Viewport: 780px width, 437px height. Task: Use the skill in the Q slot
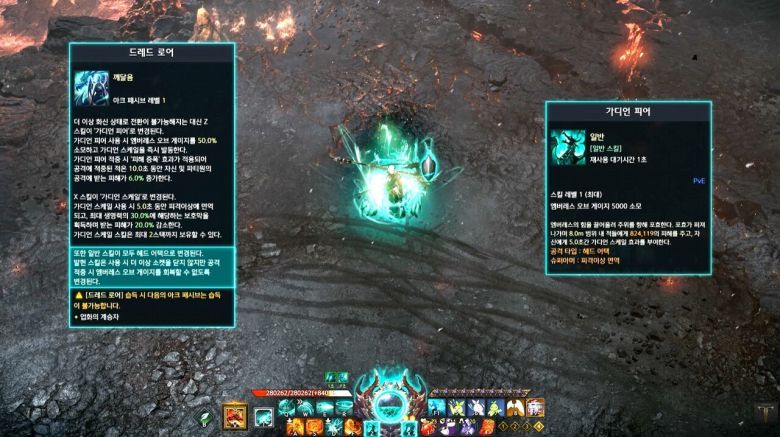pos(287,407)
